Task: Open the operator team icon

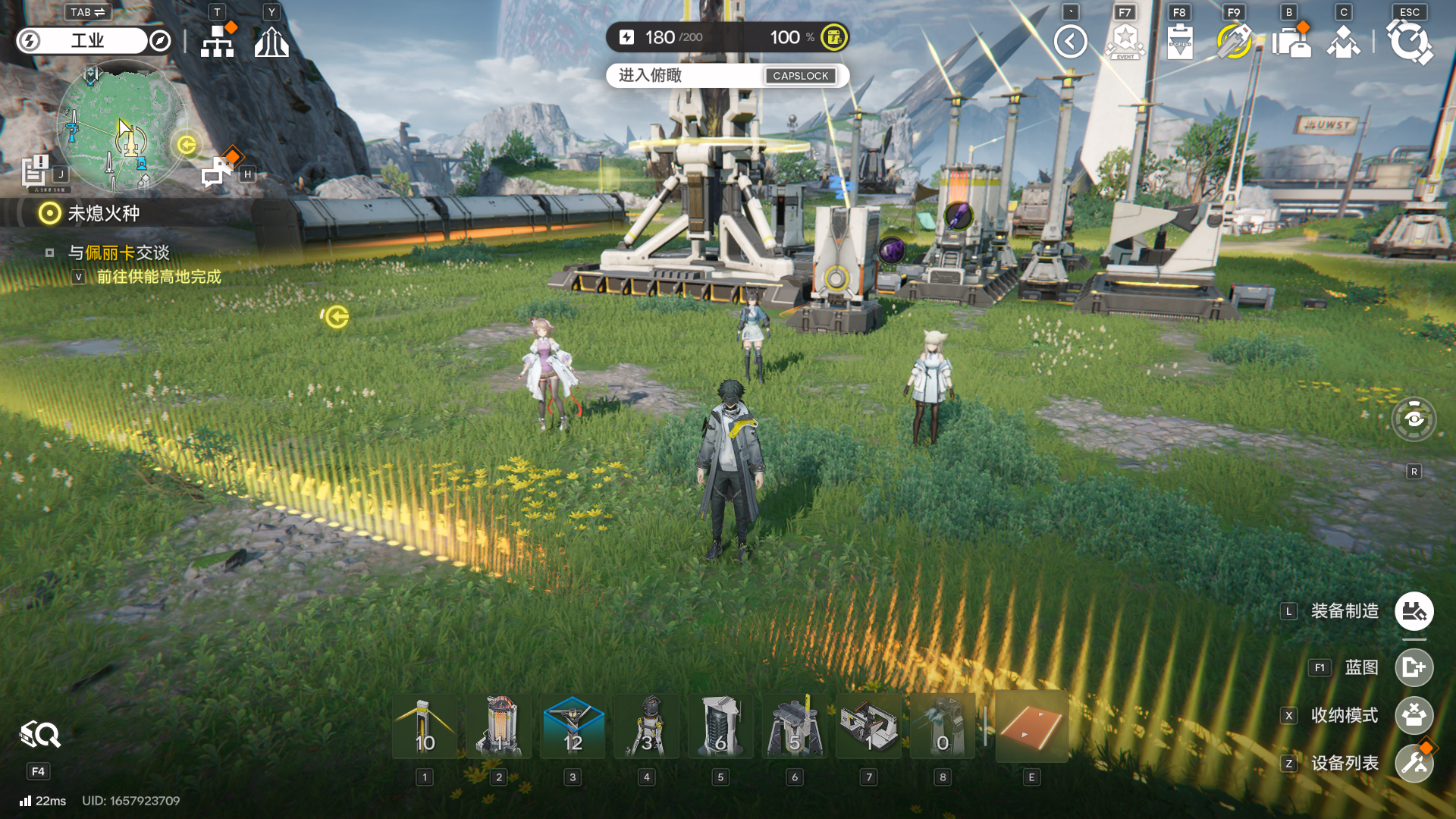Action: [x=1343, y=41]
